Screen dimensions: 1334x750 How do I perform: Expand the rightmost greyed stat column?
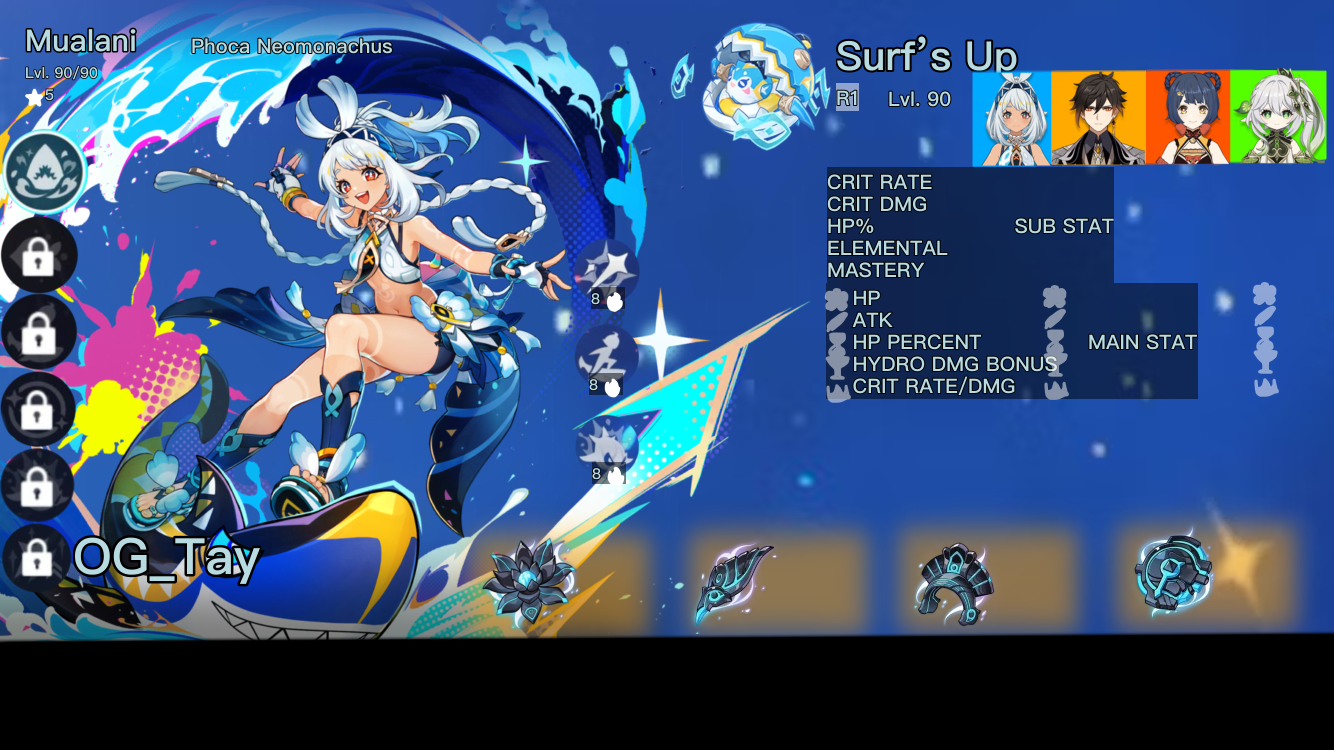(x=1267, y=340)
